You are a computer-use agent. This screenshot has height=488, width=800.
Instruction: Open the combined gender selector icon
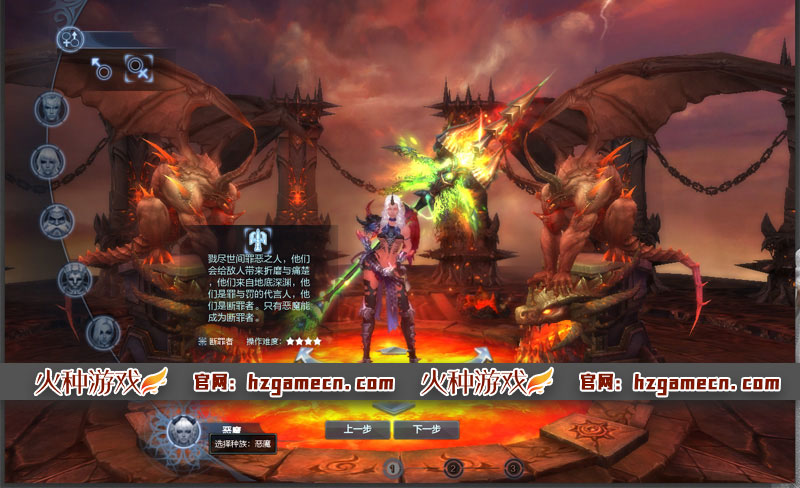click(70, 39)
